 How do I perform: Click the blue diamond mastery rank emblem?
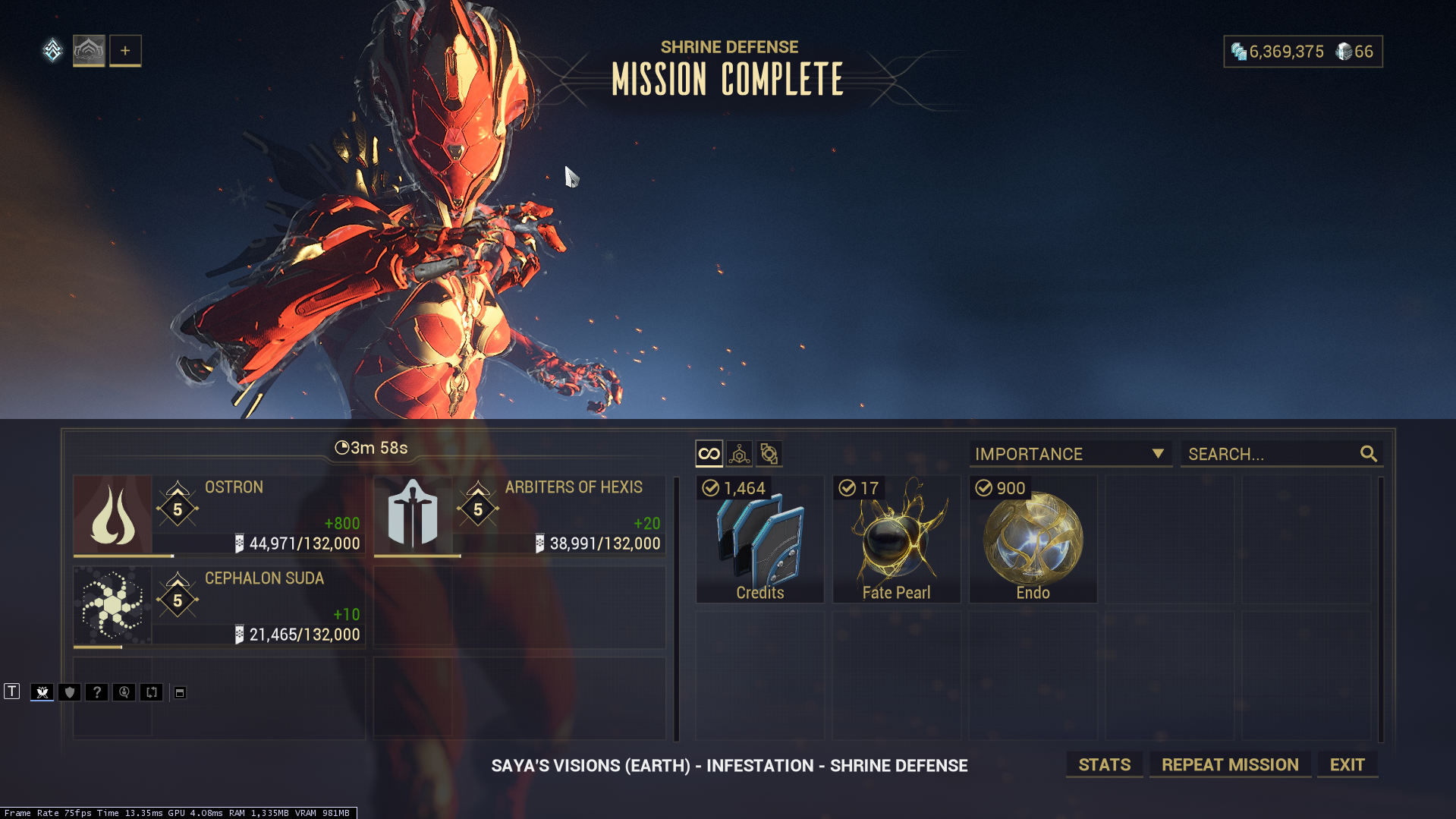point(52,51)
